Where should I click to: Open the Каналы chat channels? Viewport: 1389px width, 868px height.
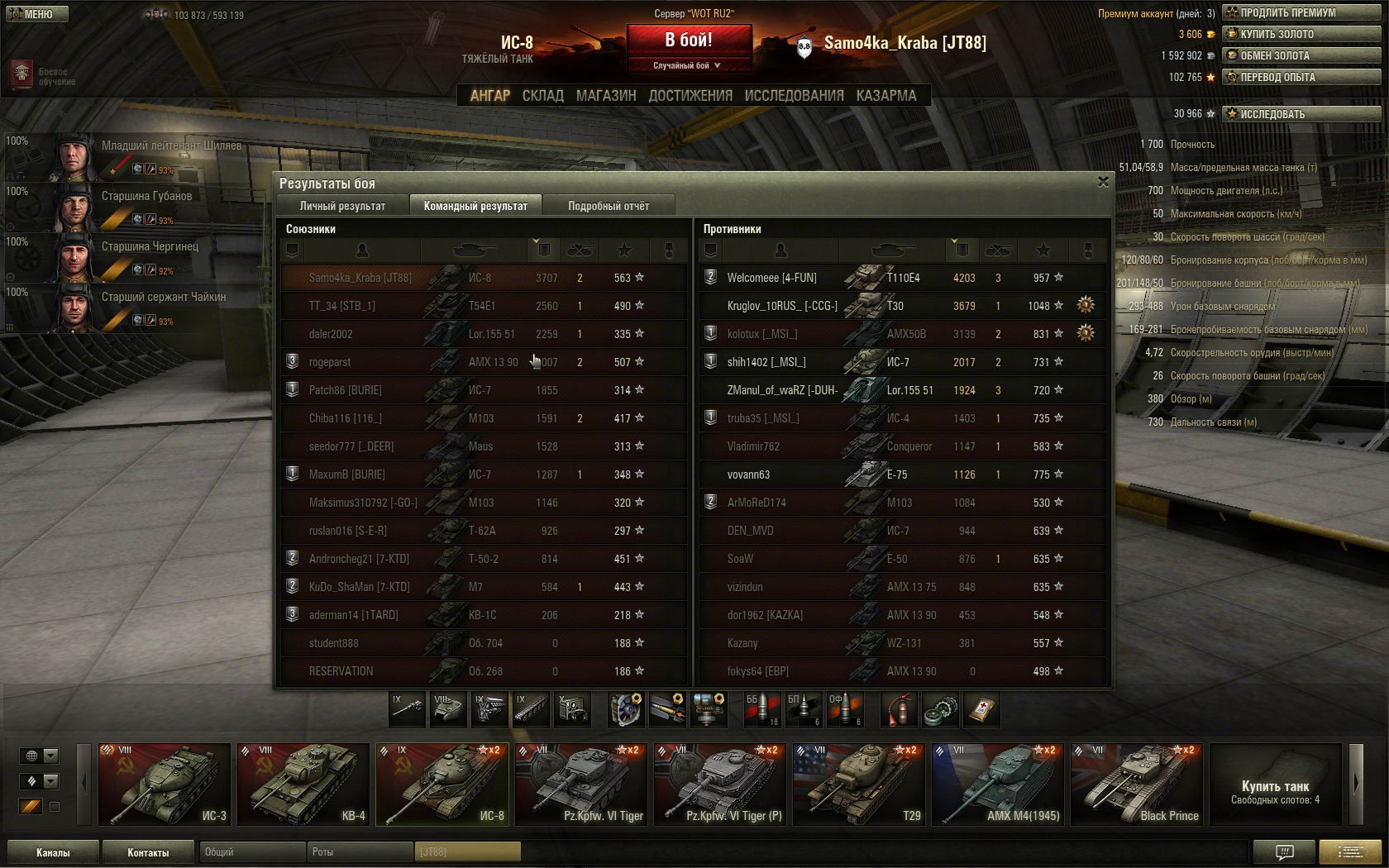coord(53,852)
